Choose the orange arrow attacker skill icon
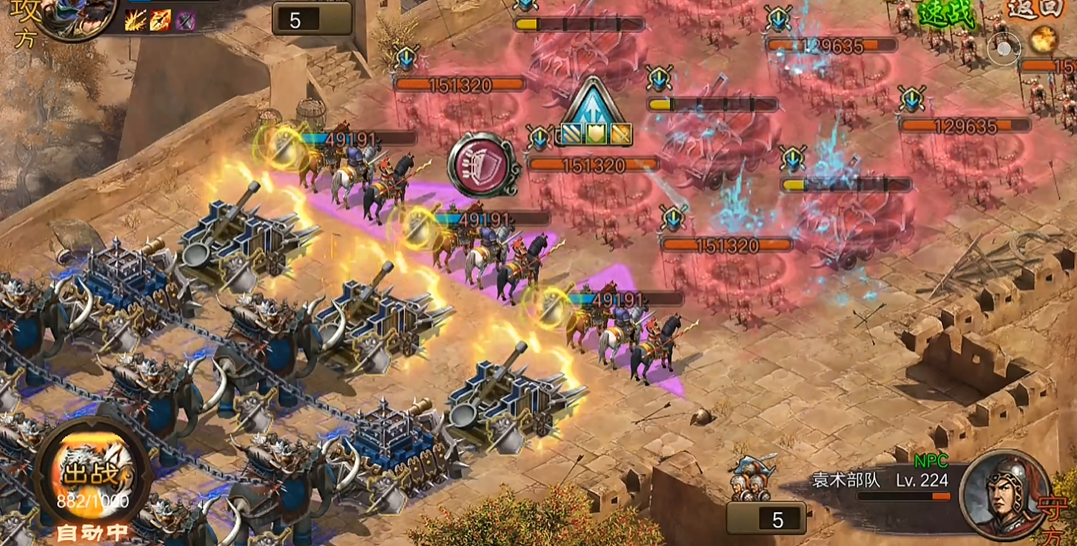 click(160, 20)
